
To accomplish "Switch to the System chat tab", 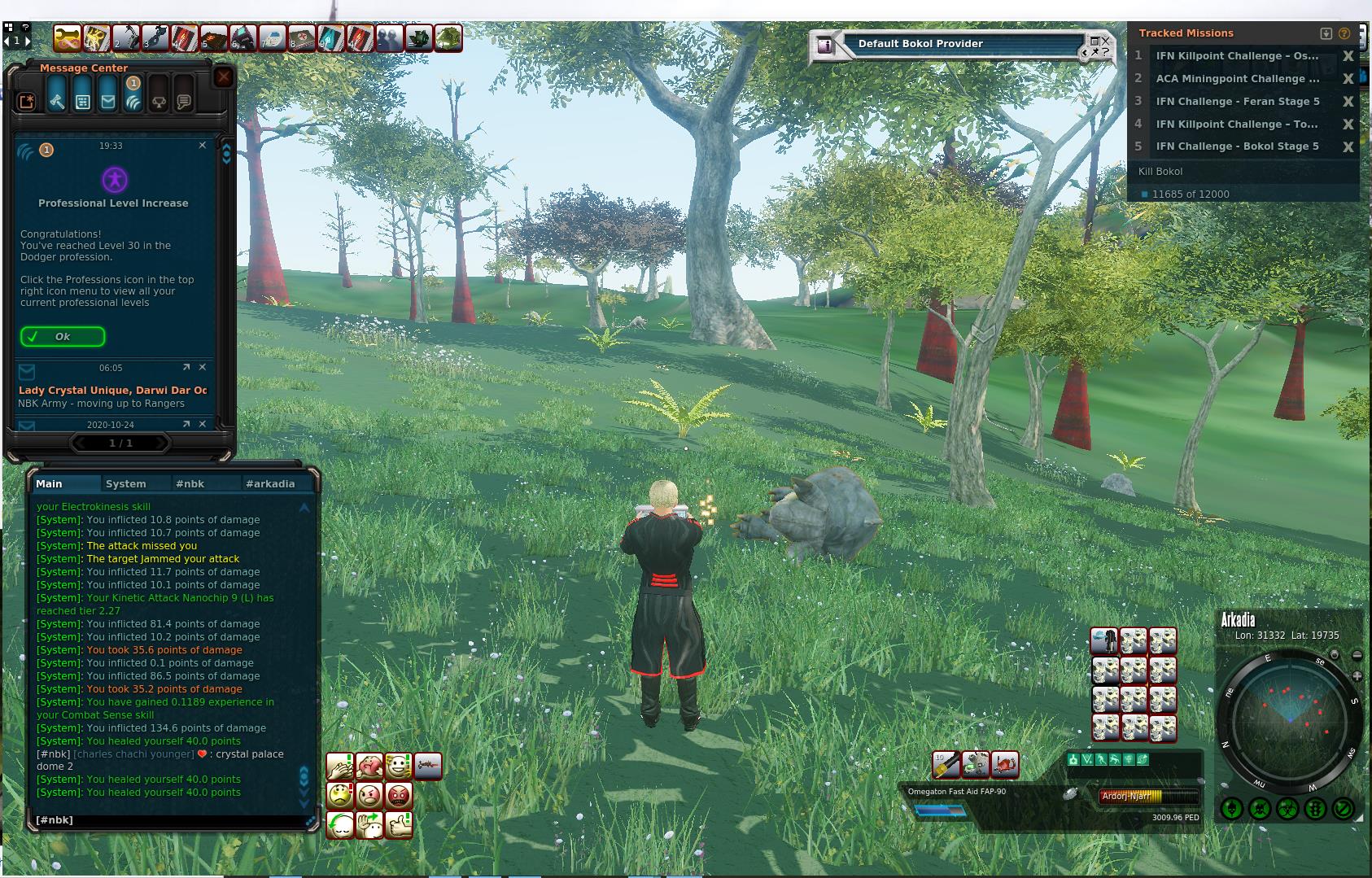I will click(126, 483).
